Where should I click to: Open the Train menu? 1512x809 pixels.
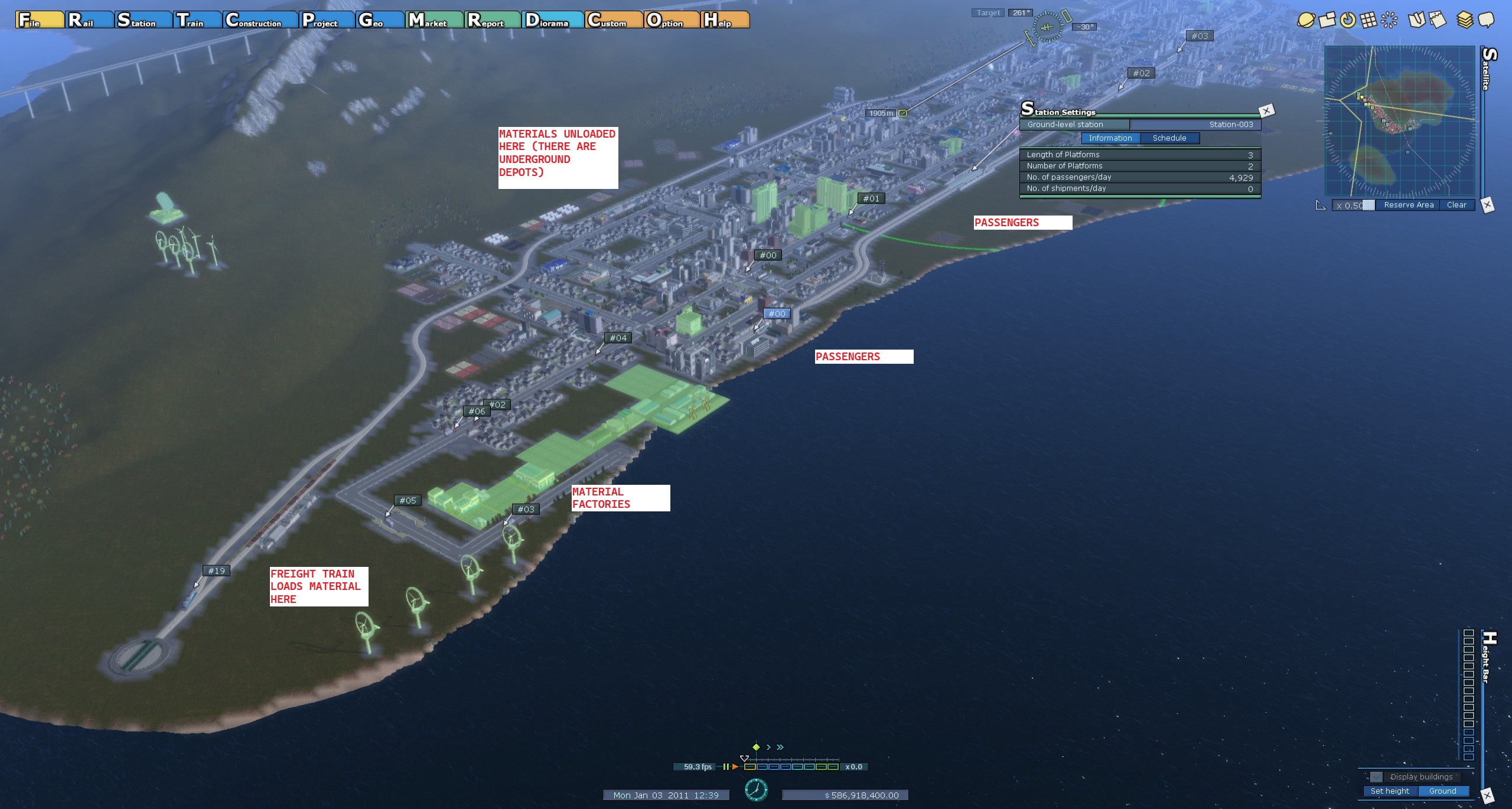tap(198, 20)
